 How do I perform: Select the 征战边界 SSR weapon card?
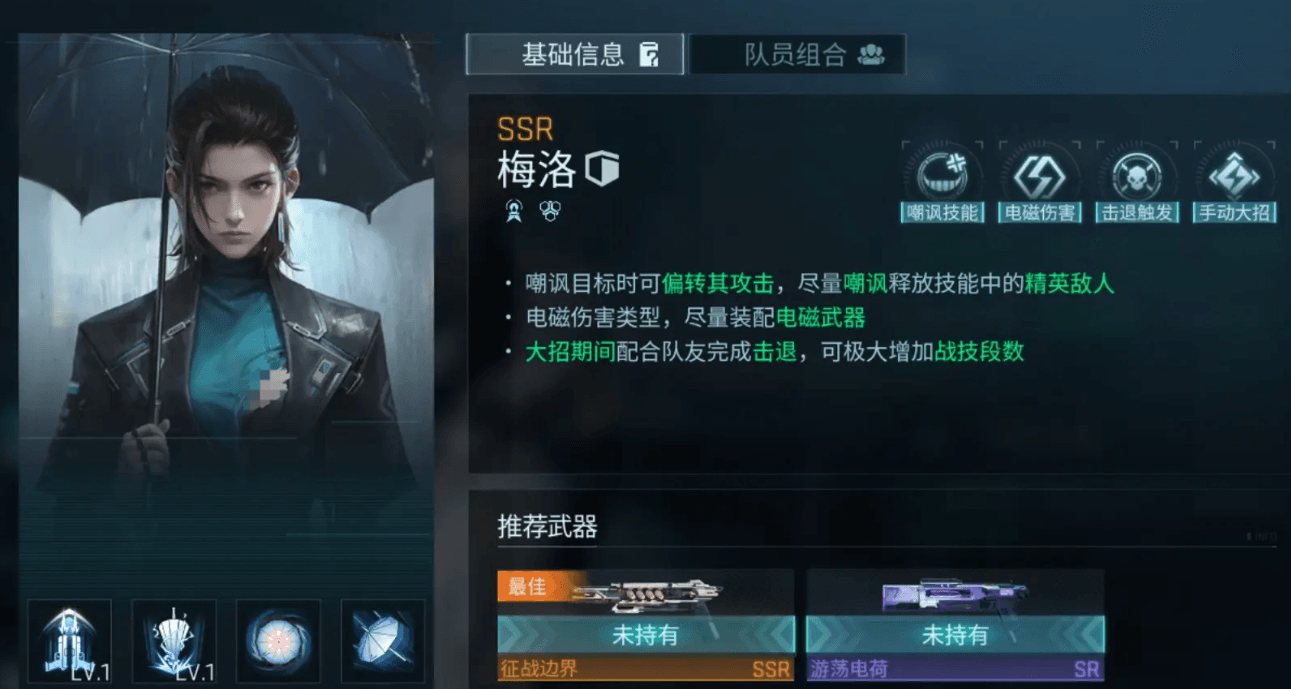645,625
